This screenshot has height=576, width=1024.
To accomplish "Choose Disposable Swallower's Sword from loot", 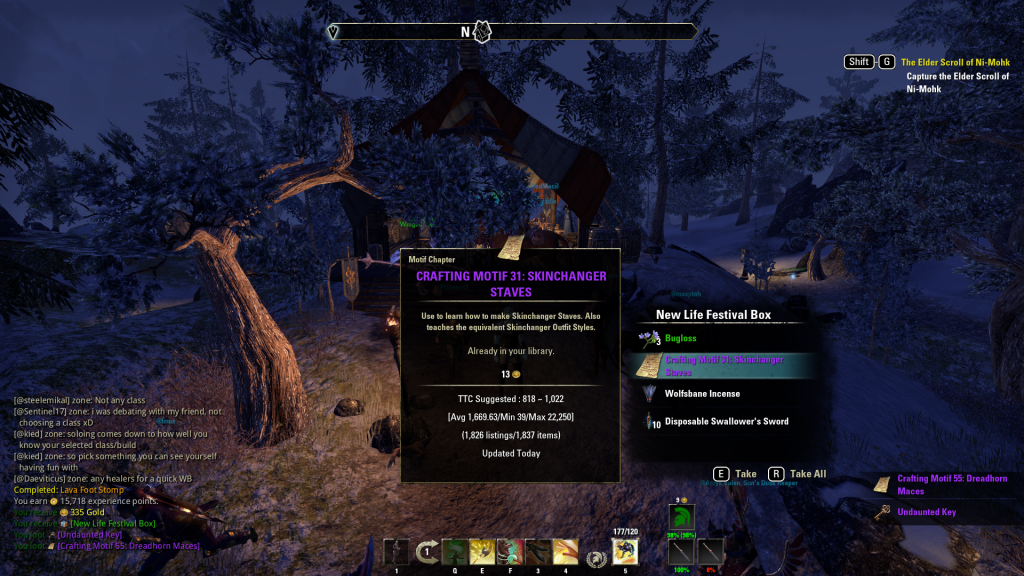I will point(726,422).
